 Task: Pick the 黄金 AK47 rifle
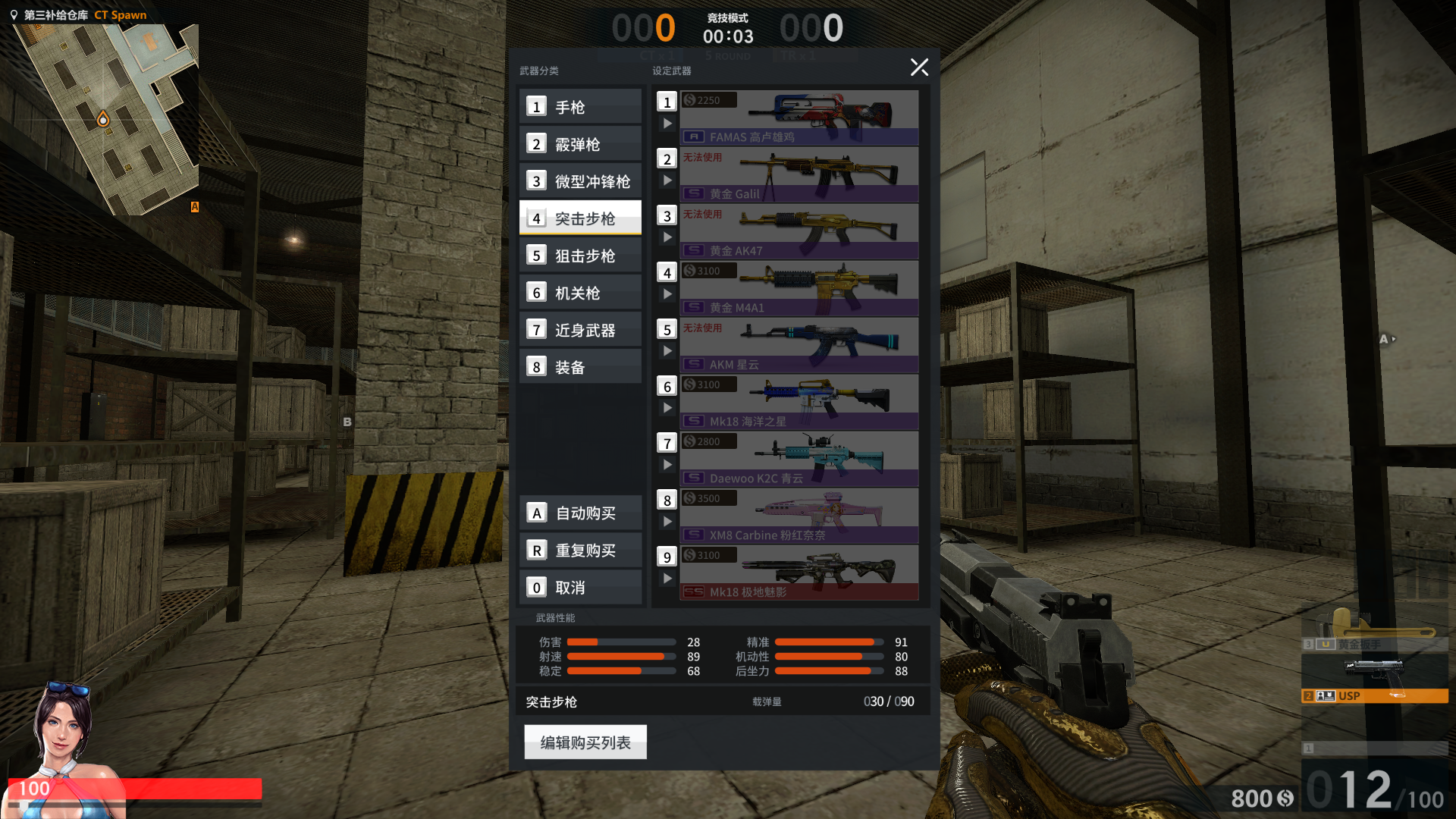click(x=799, y=231)
